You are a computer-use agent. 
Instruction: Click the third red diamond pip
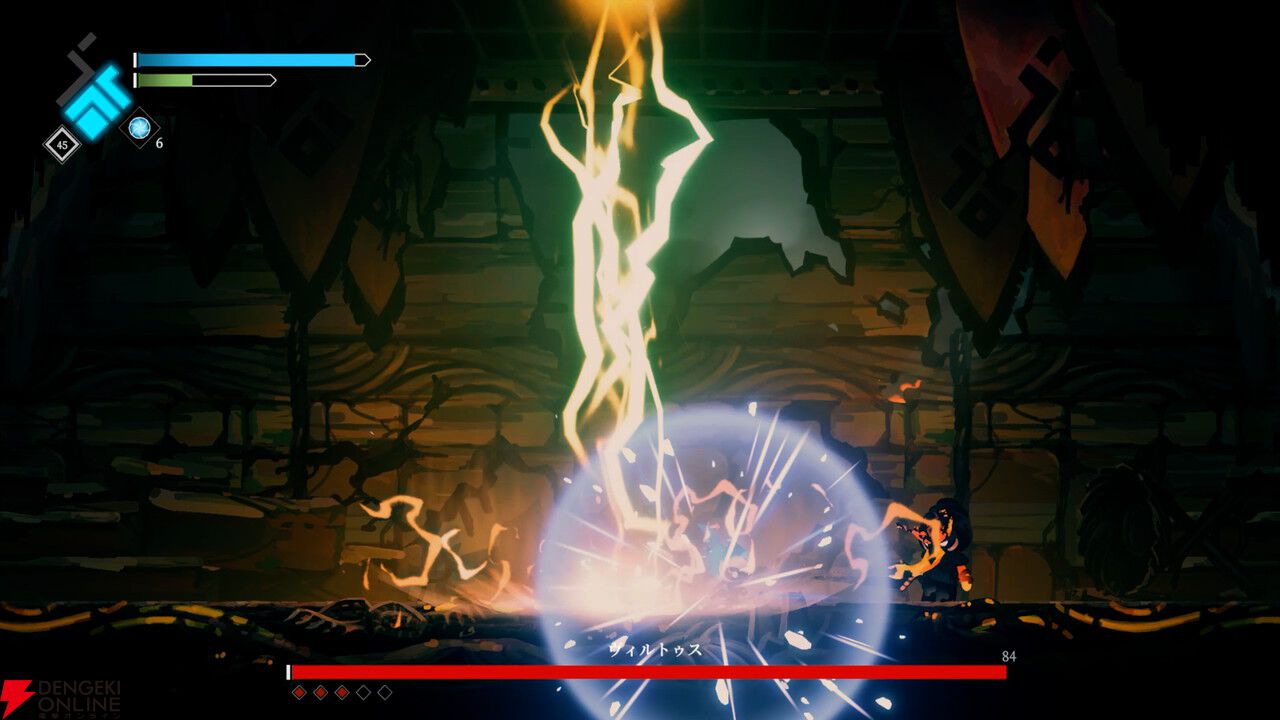point(342,692)
